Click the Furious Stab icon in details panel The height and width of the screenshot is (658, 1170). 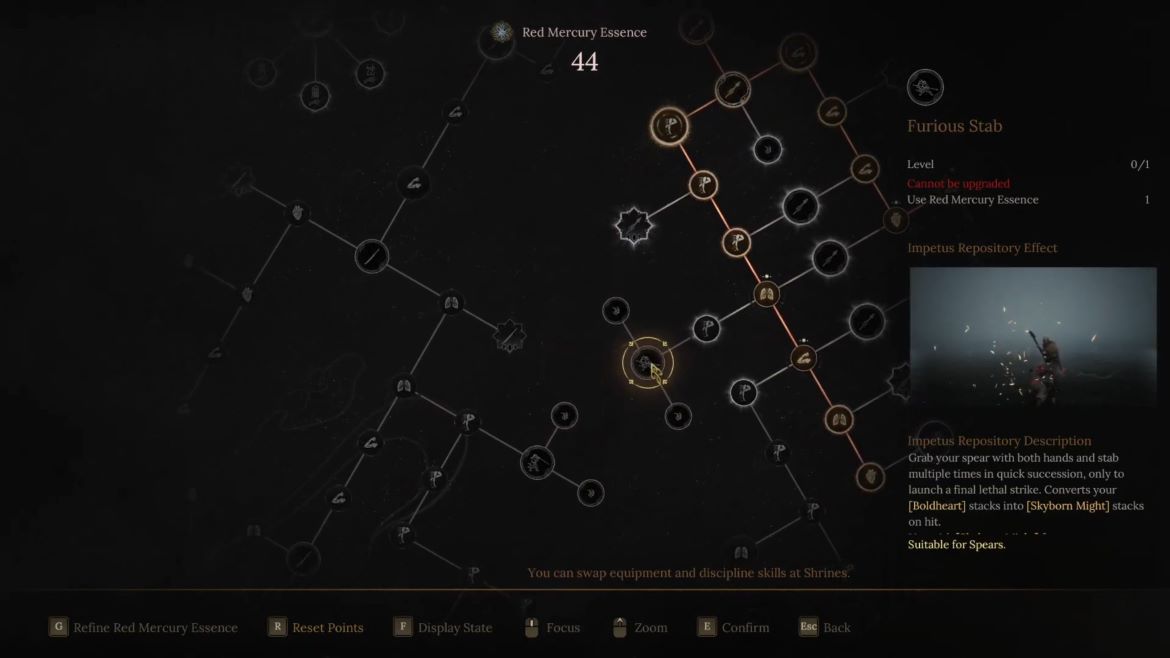[925, 88]
